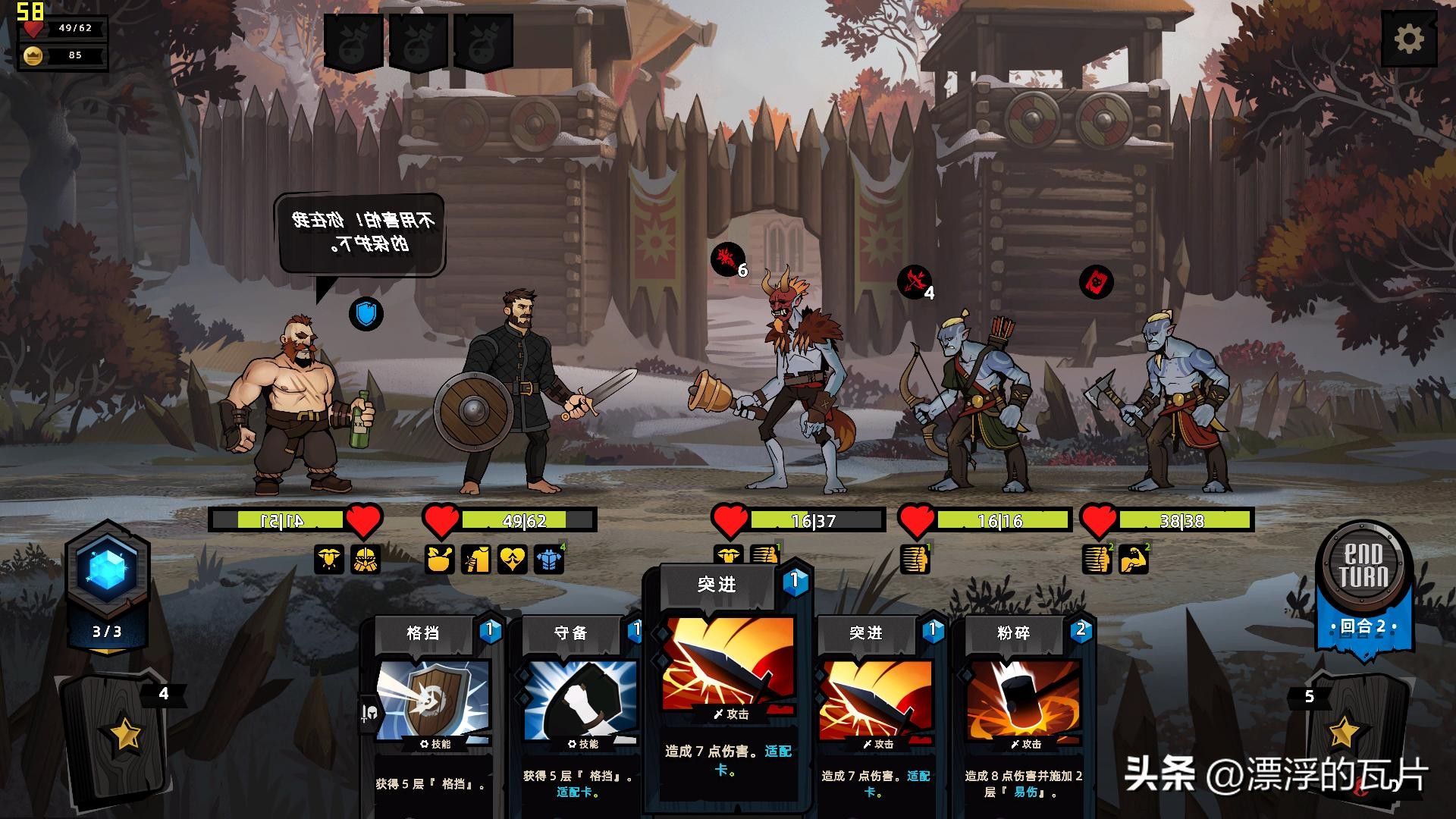Check the masked enemy's 6 attack intent

[728, 260]
